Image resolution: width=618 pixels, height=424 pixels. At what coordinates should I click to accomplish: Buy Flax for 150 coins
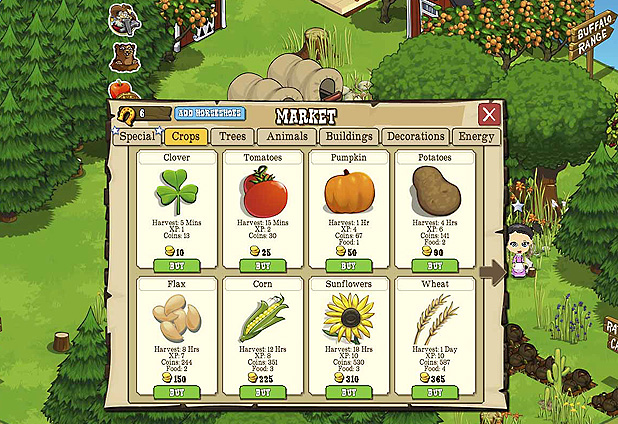(x=174, y=392)
